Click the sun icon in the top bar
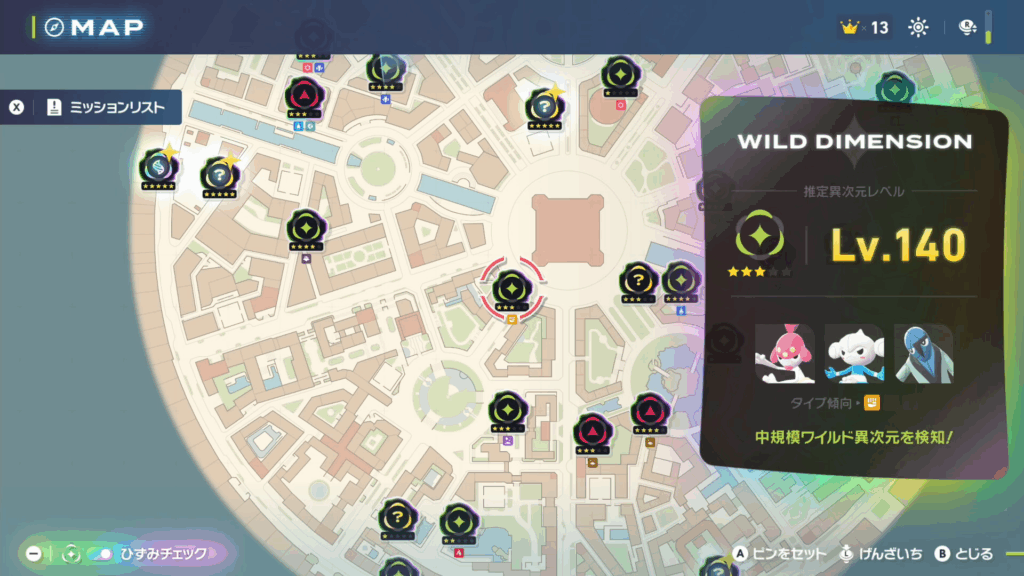 tap(918, 27)
